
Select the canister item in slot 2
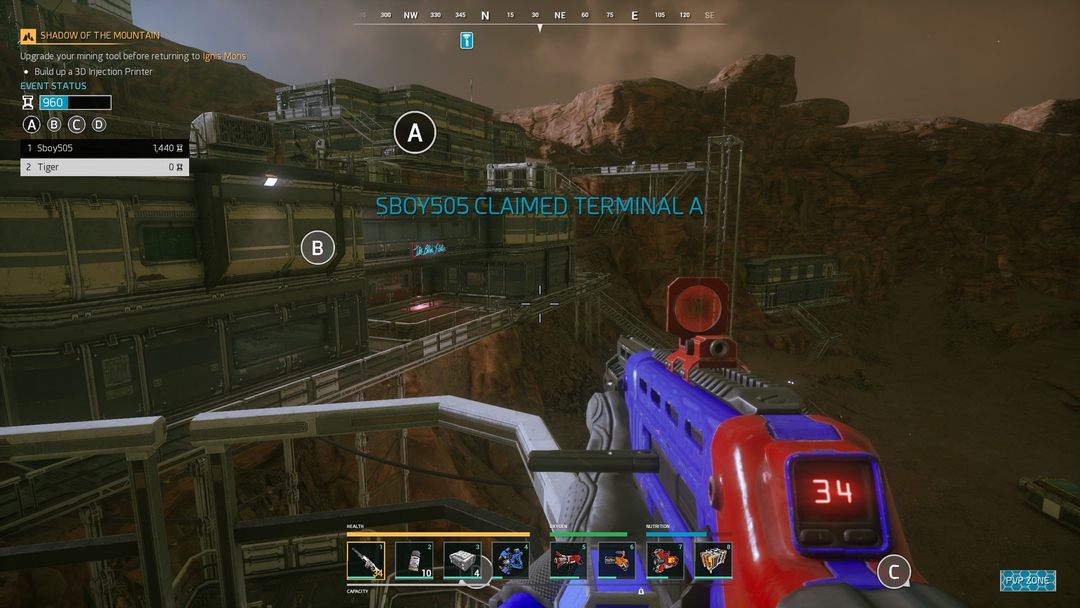[414, 561]
